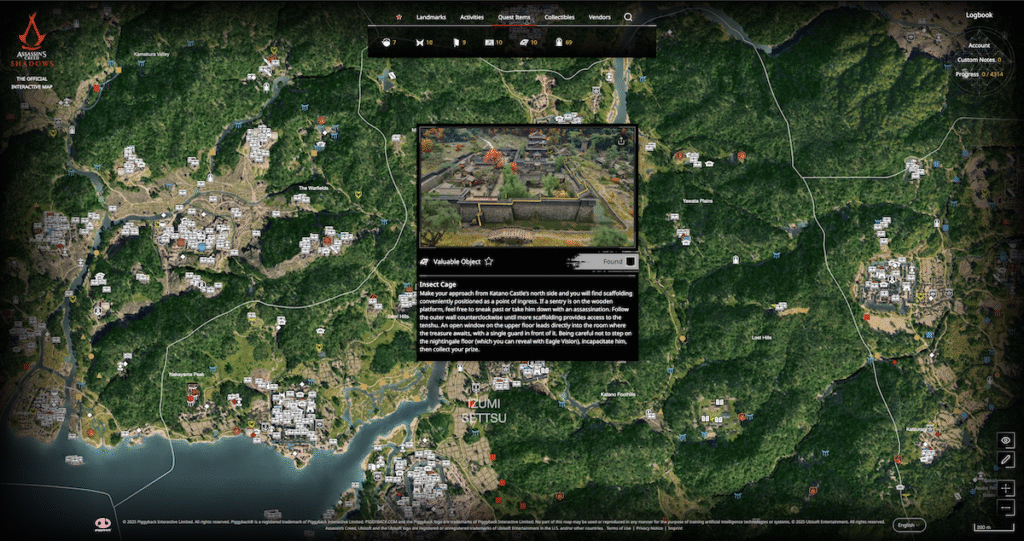Share the Insect Cage location
Screen dimensions: 1024x541
622,141
